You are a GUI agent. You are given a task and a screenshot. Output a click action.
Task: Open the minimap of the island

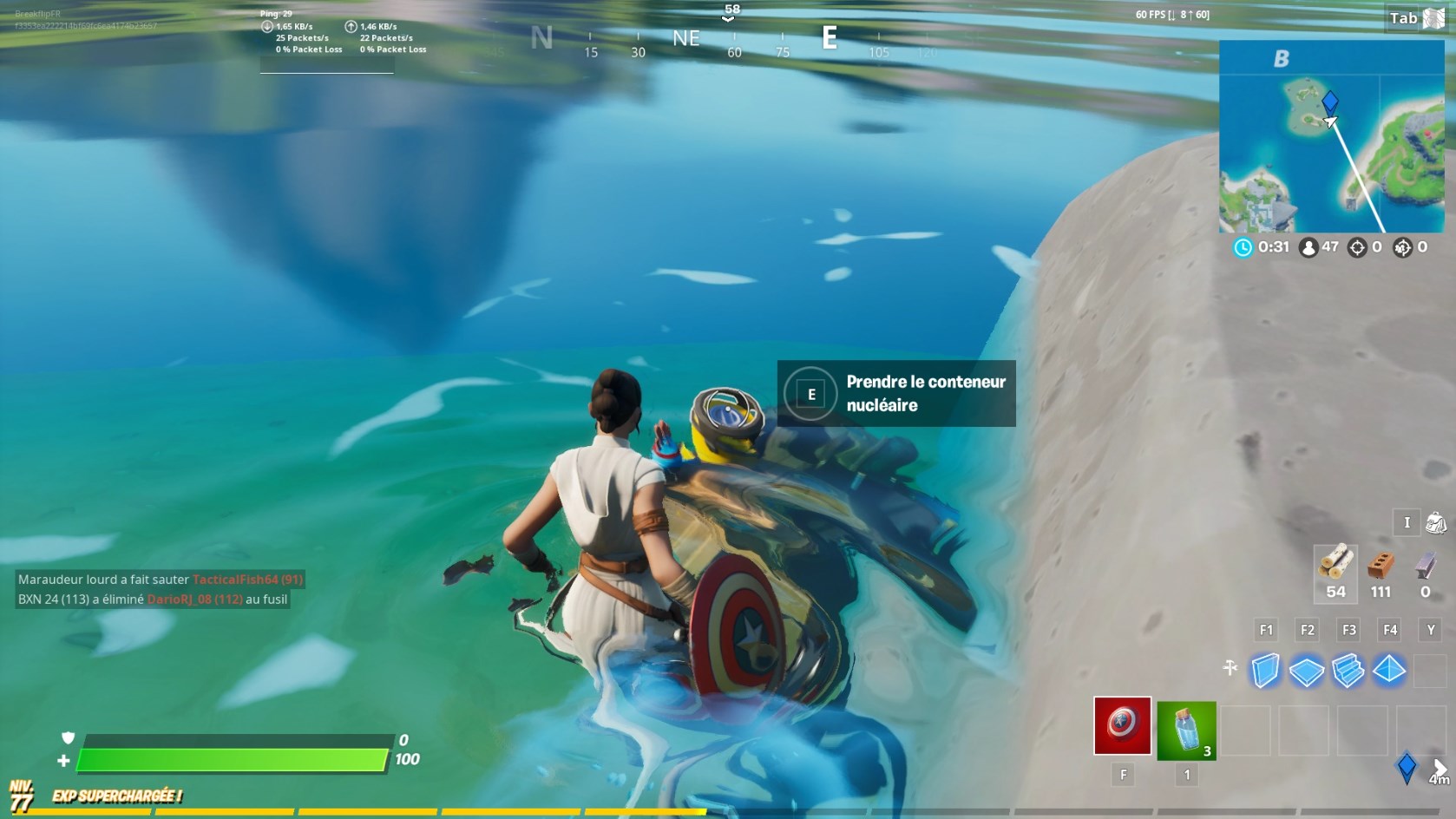(1331, 136)
